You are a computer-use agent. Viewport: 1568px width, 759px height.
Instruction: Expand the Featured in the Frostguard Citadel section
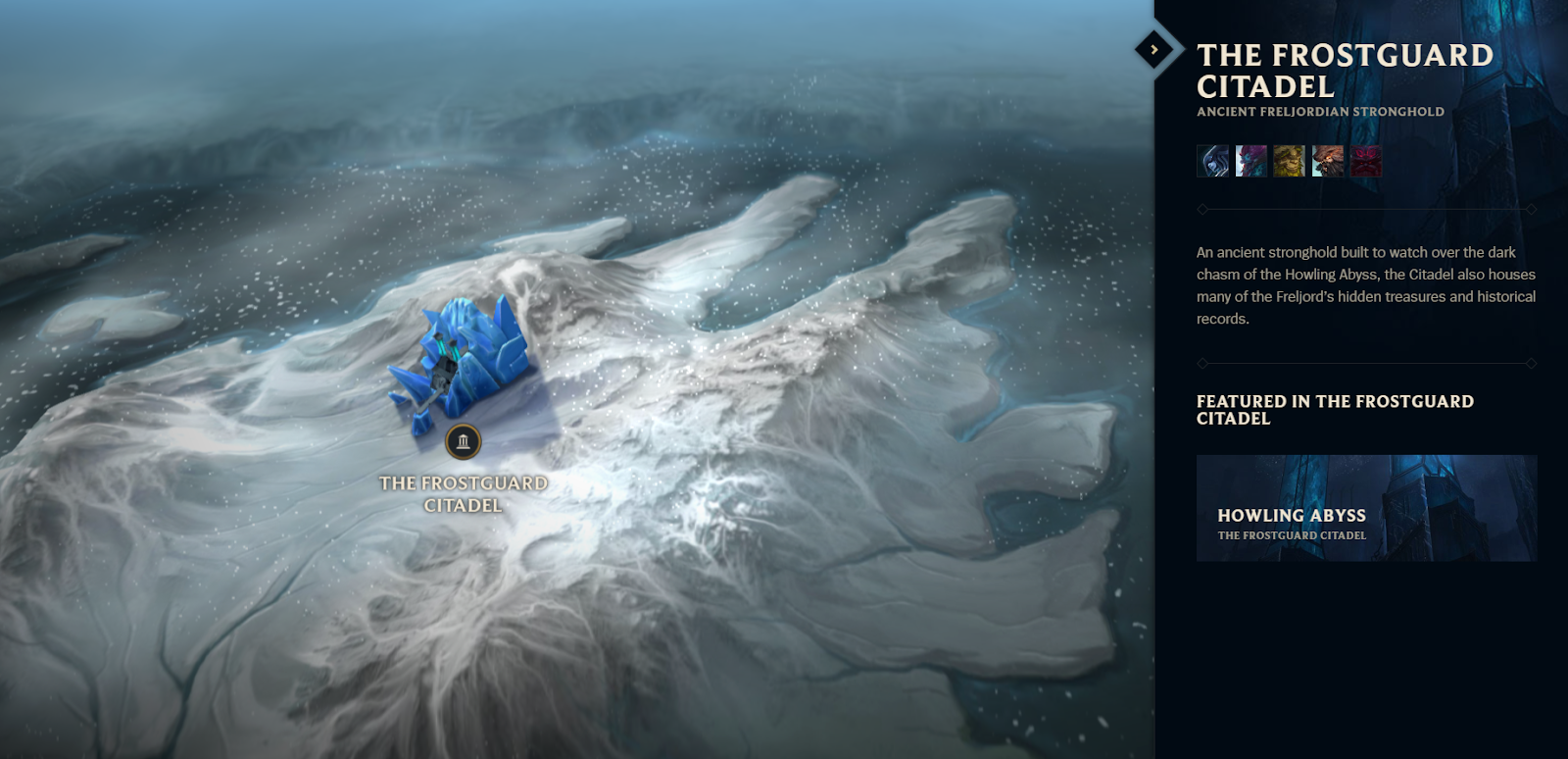coord(1335,410)
